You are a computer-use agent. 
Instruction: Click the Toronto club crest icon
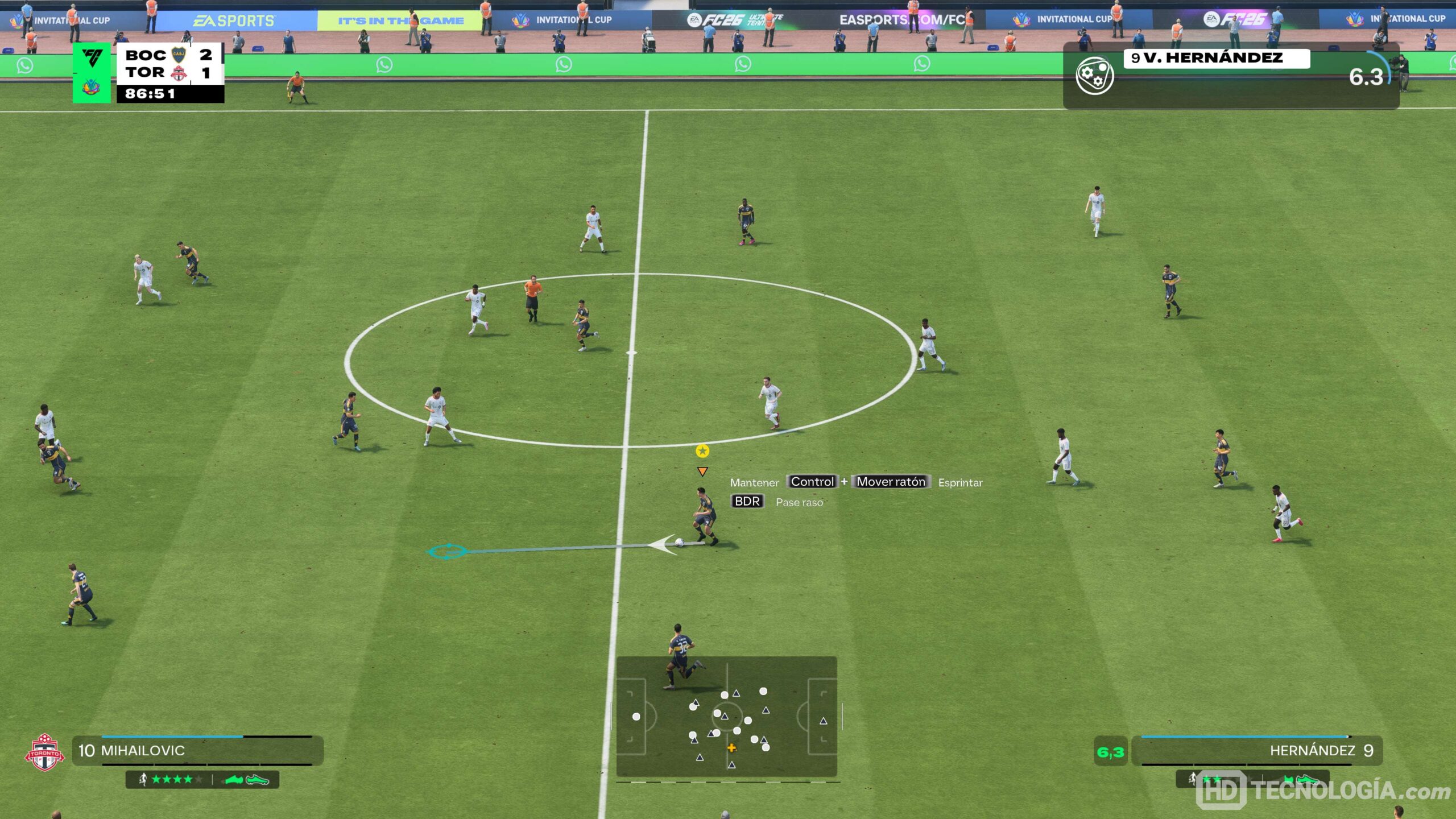(x=44, y=752)
